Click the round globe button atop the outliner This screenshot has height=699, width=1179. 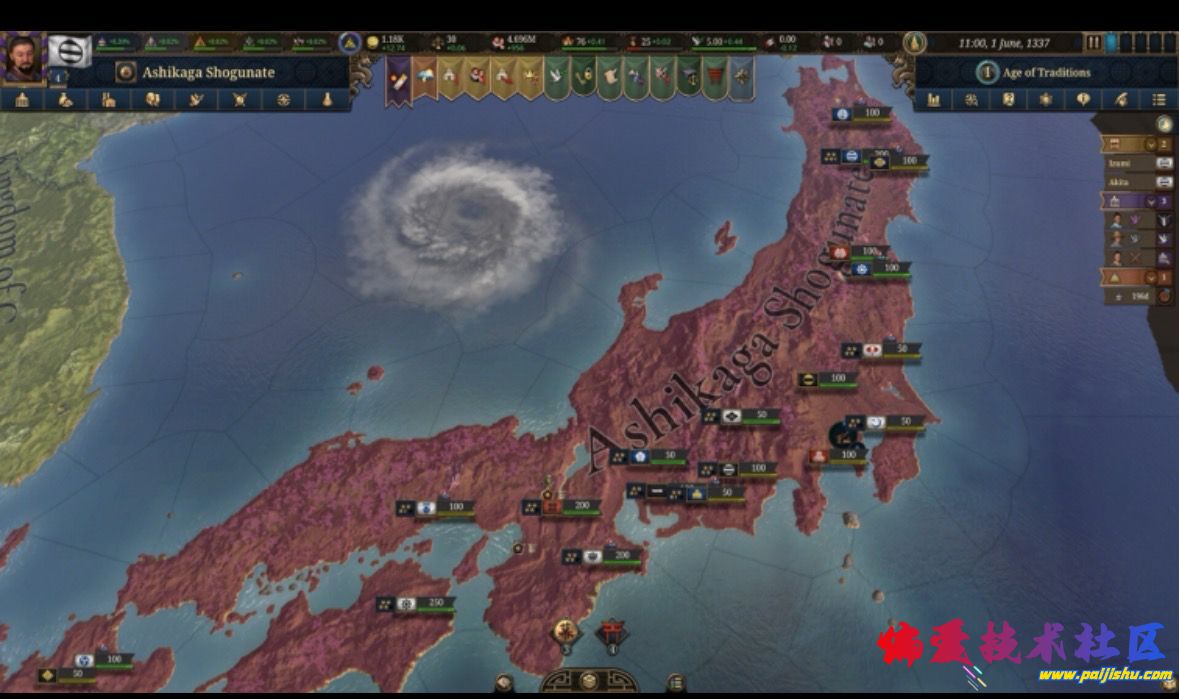(1163, 124)
